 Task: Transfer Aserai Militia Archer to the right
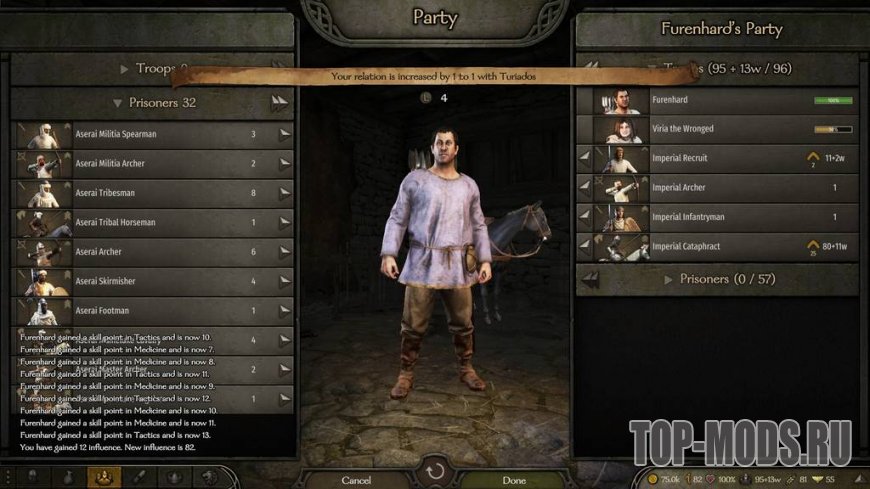point(285,163)
